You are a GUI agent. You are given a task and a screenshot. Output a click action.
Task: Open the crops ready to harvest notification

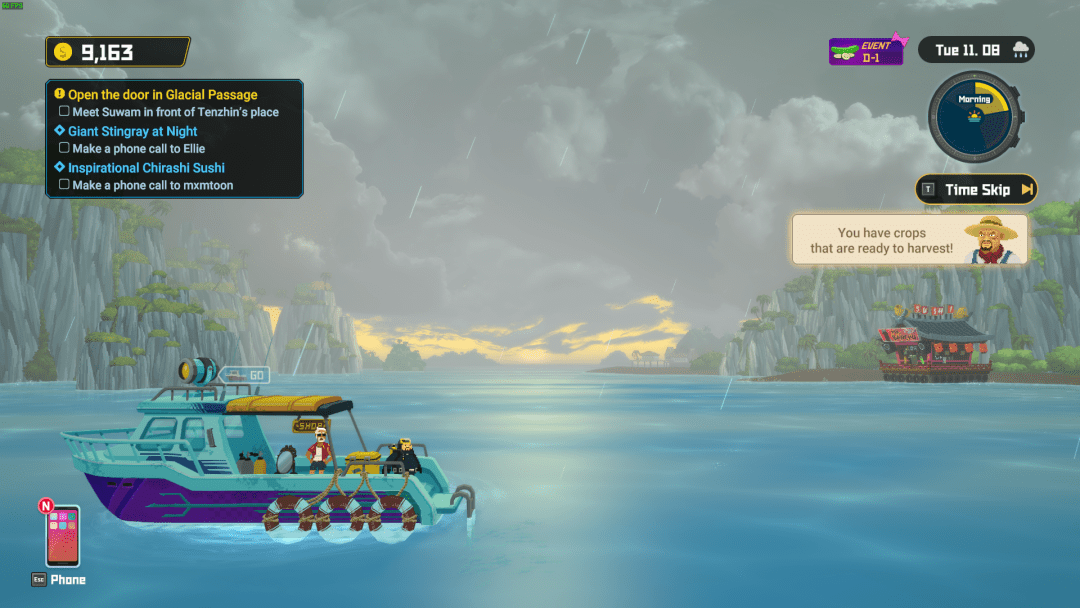coord(909,240)
